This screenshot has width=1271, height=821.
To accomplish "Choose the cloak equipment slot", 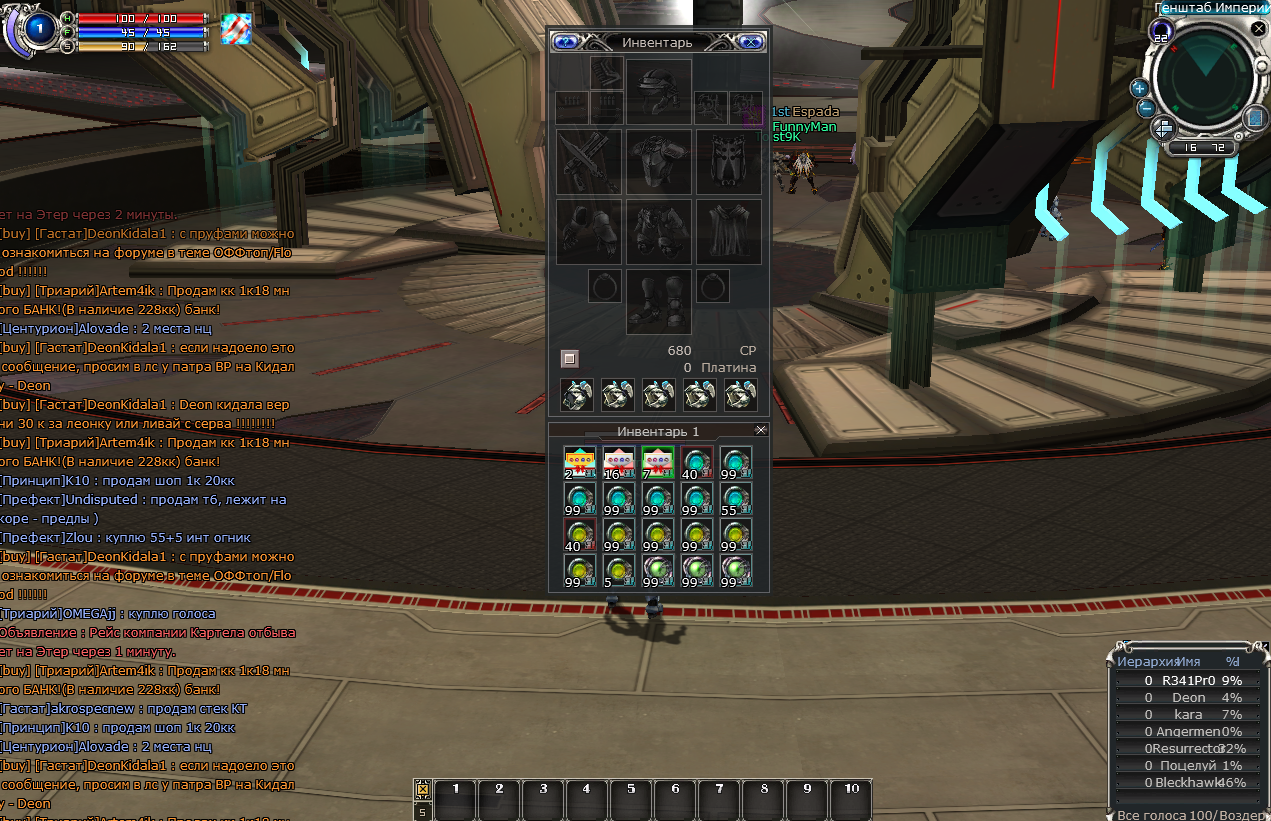I will click(728, 232).
